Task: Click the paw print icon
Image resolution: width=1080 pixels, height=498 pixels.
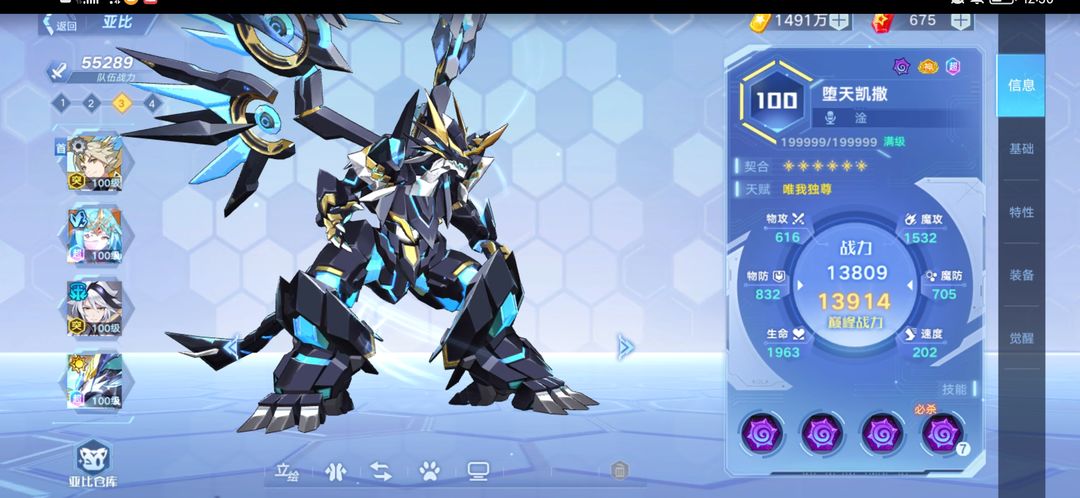Action: [x=429, y=470]
